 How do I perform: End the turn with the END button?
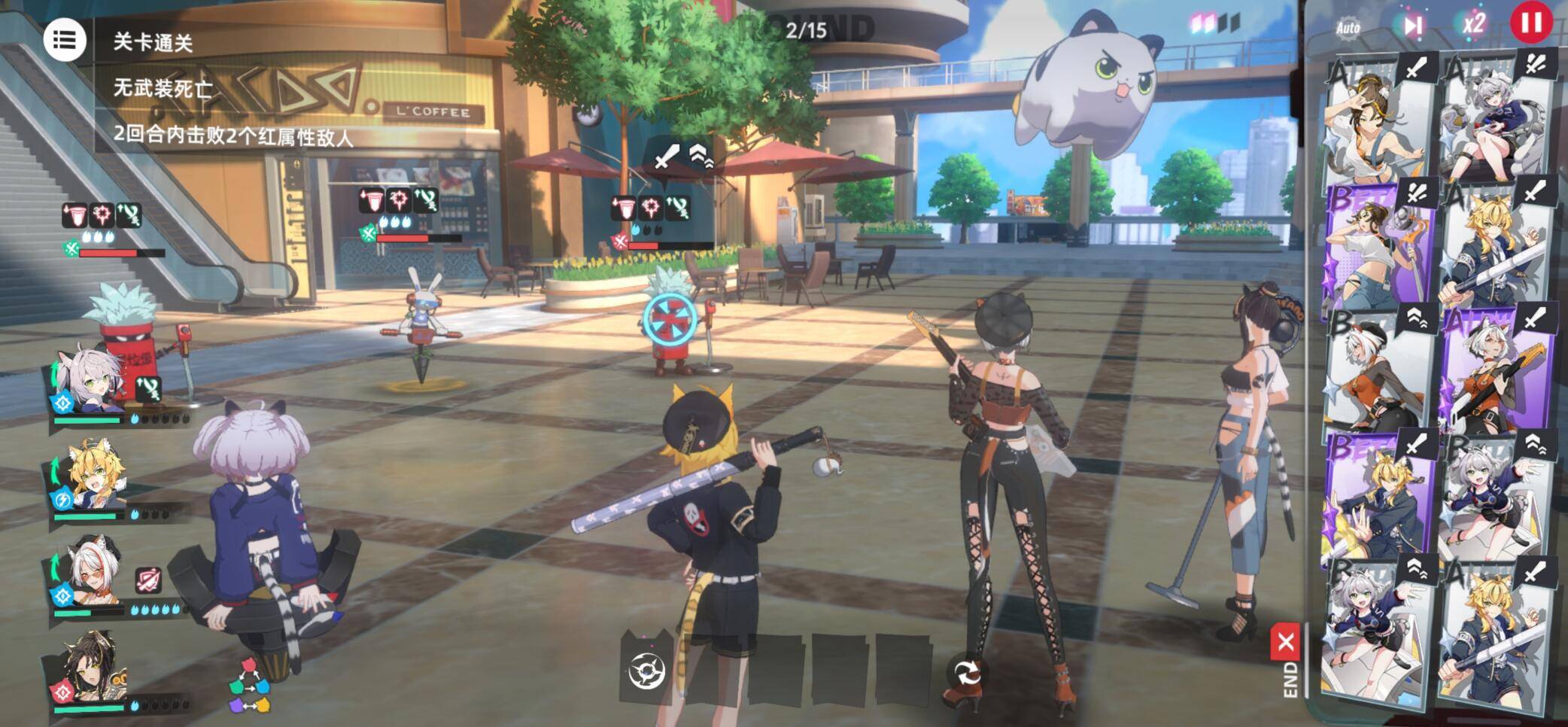pos(1287,661)
